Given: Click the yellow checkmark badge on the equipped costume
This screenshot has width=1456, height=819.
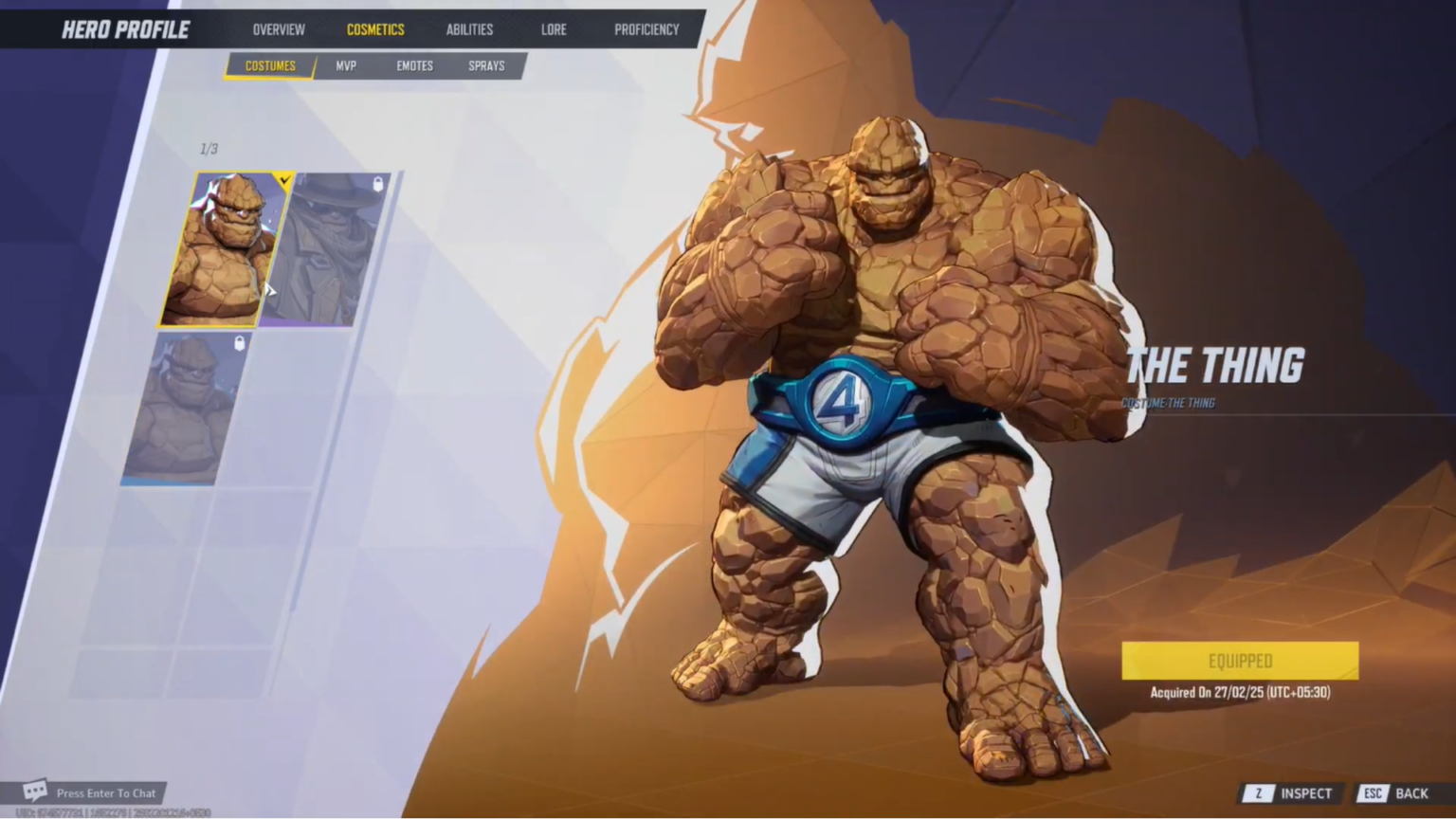Looking at the screenshot, I should (283, 181).
